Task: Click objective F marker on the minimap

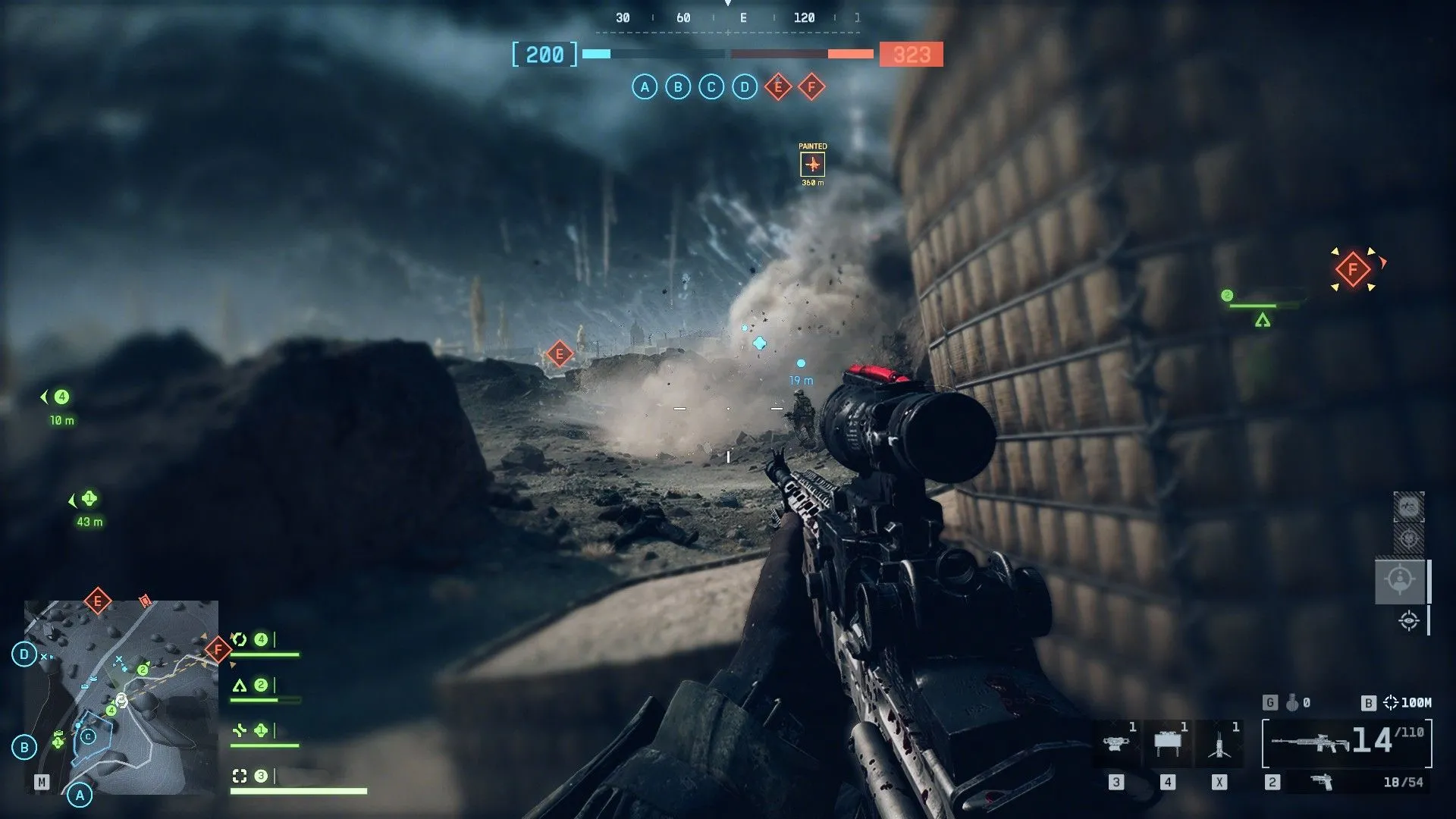Action: click(217, 648)
